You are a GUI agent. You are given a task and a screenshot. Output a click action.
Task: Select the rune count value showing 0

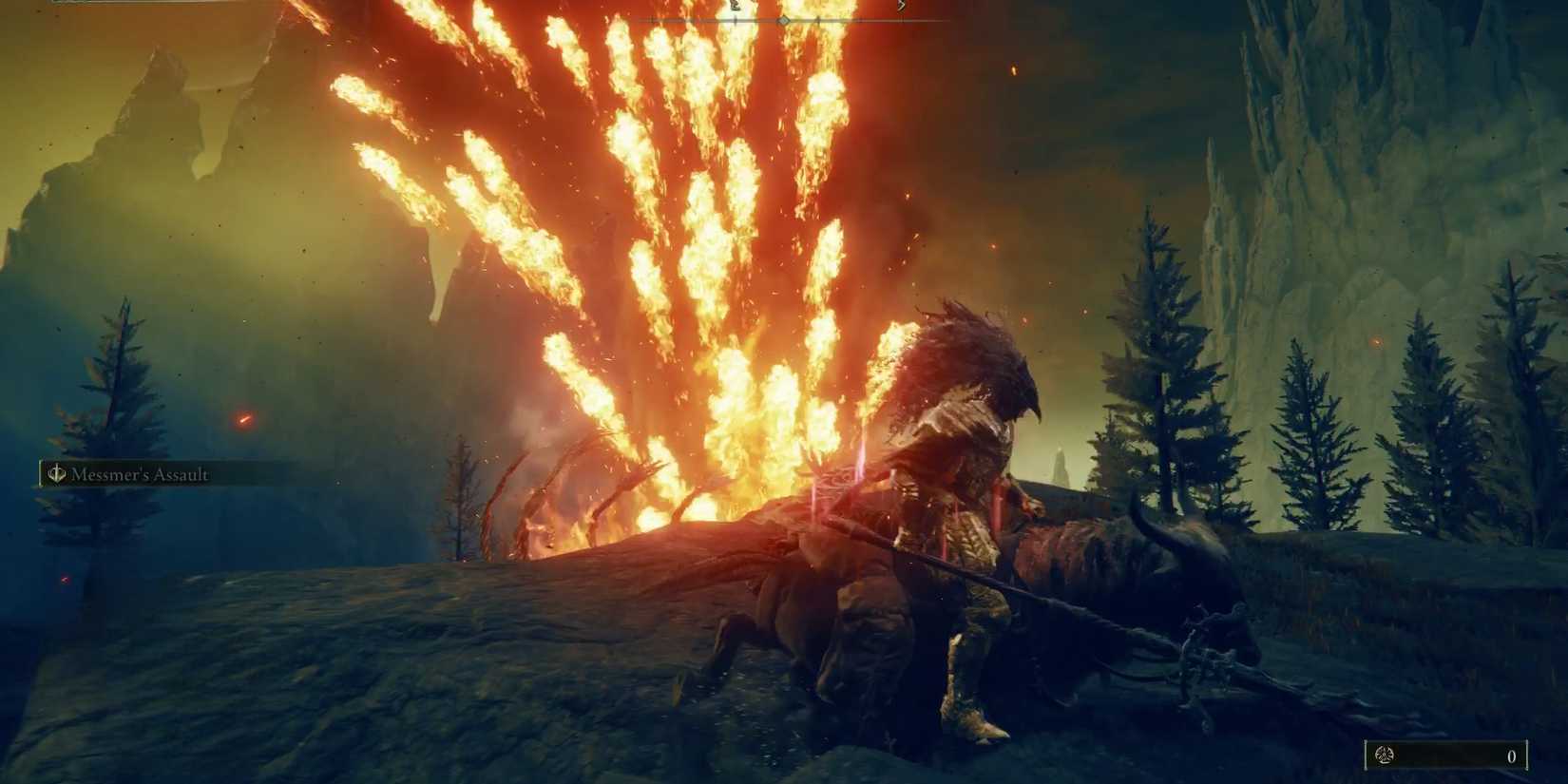1511,755
